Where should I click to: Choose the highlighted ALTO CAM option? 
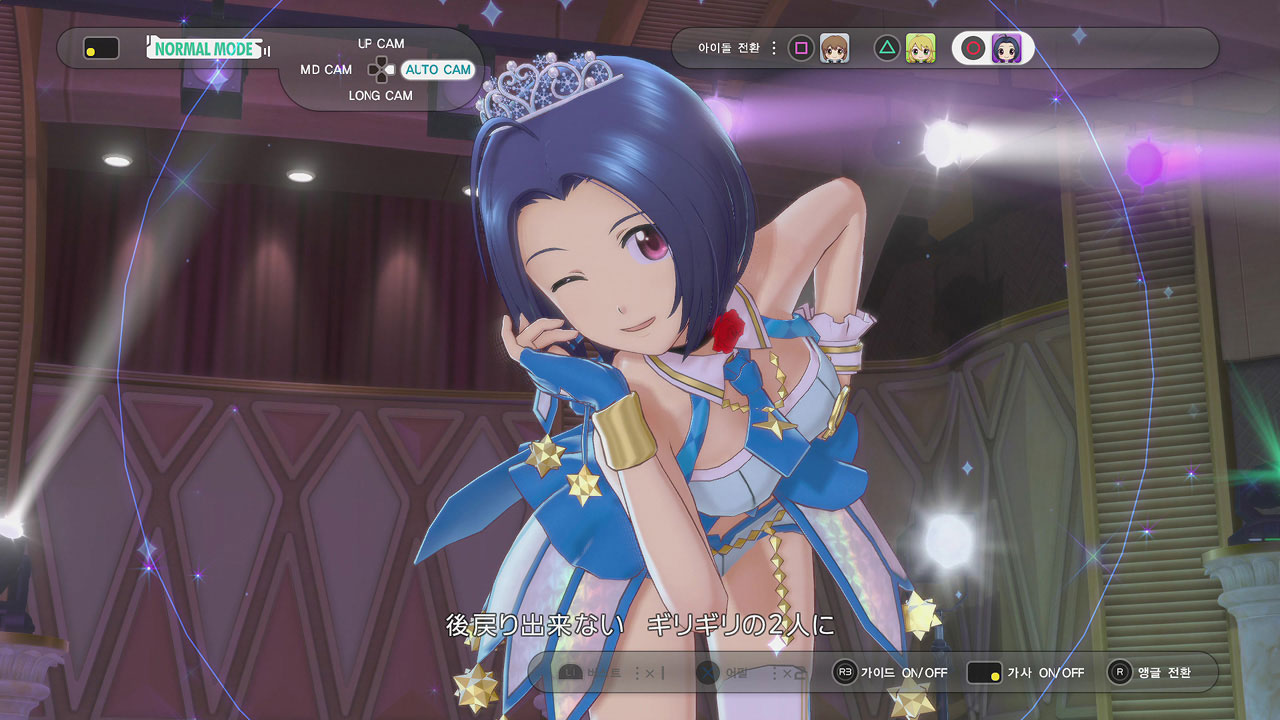437,70
